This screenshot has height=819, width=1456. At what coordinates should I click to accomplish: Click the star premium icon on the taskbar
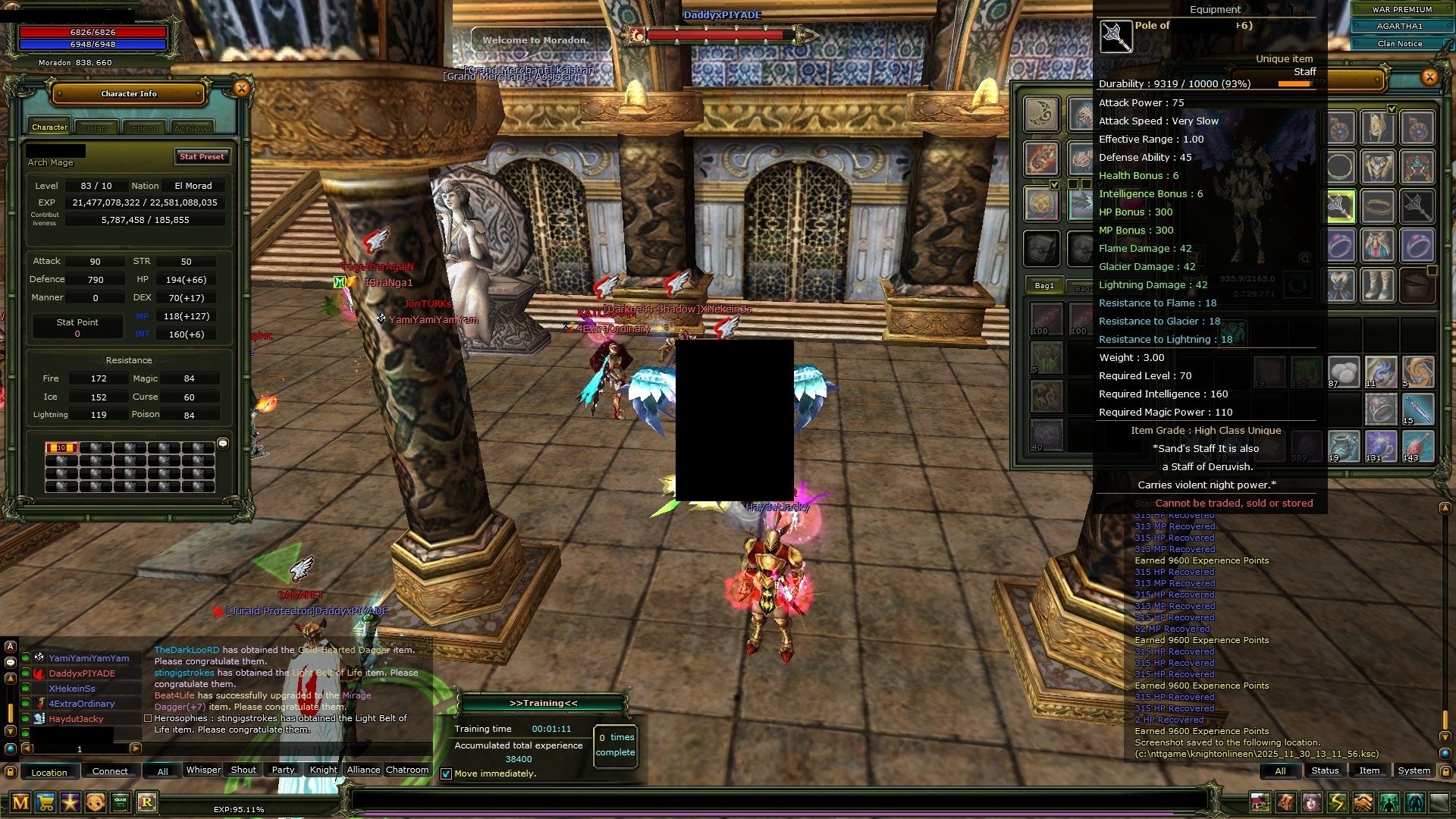click(69, 802)
